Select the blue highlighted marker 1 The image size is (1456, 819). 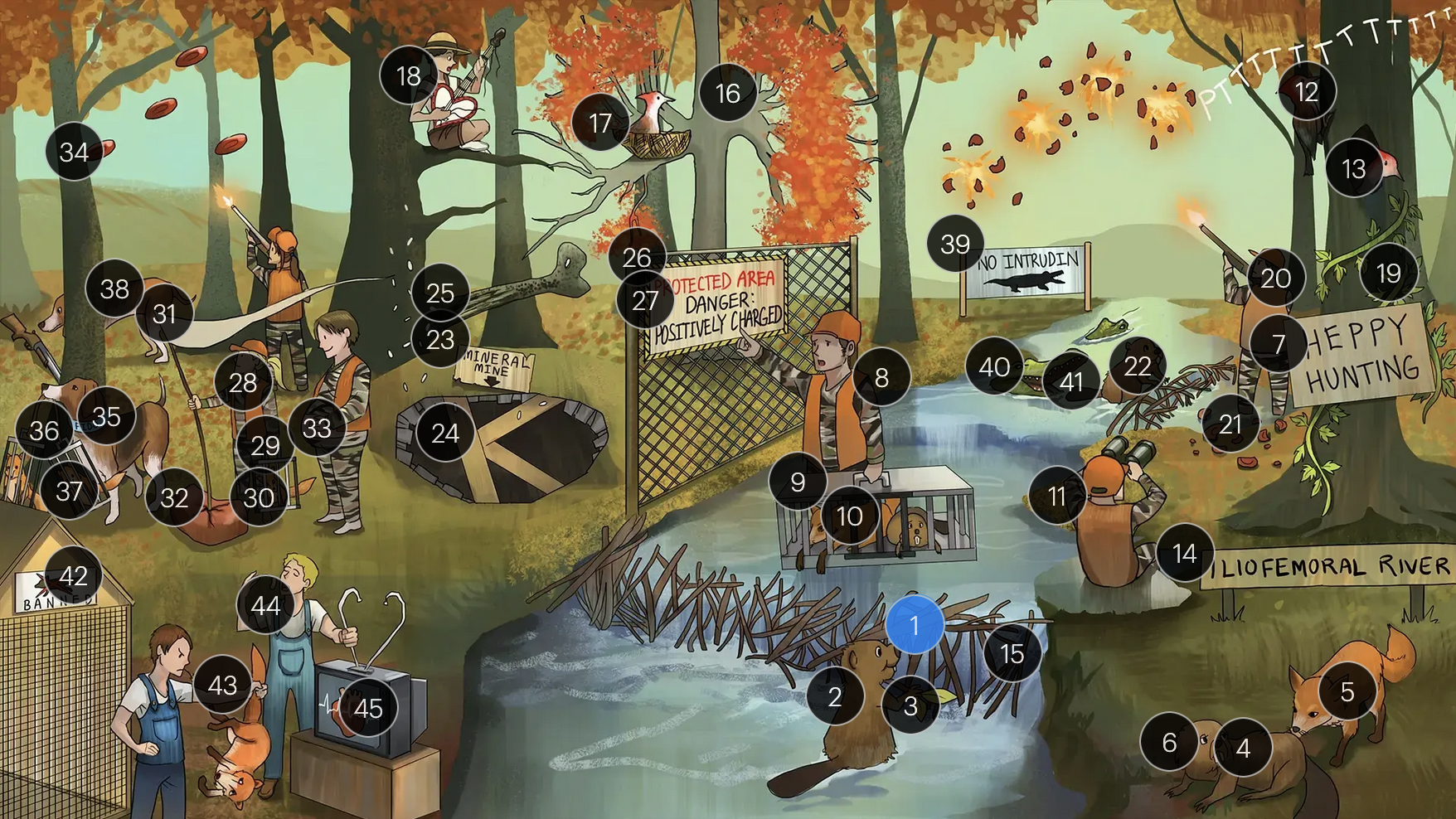coord(915,625)
